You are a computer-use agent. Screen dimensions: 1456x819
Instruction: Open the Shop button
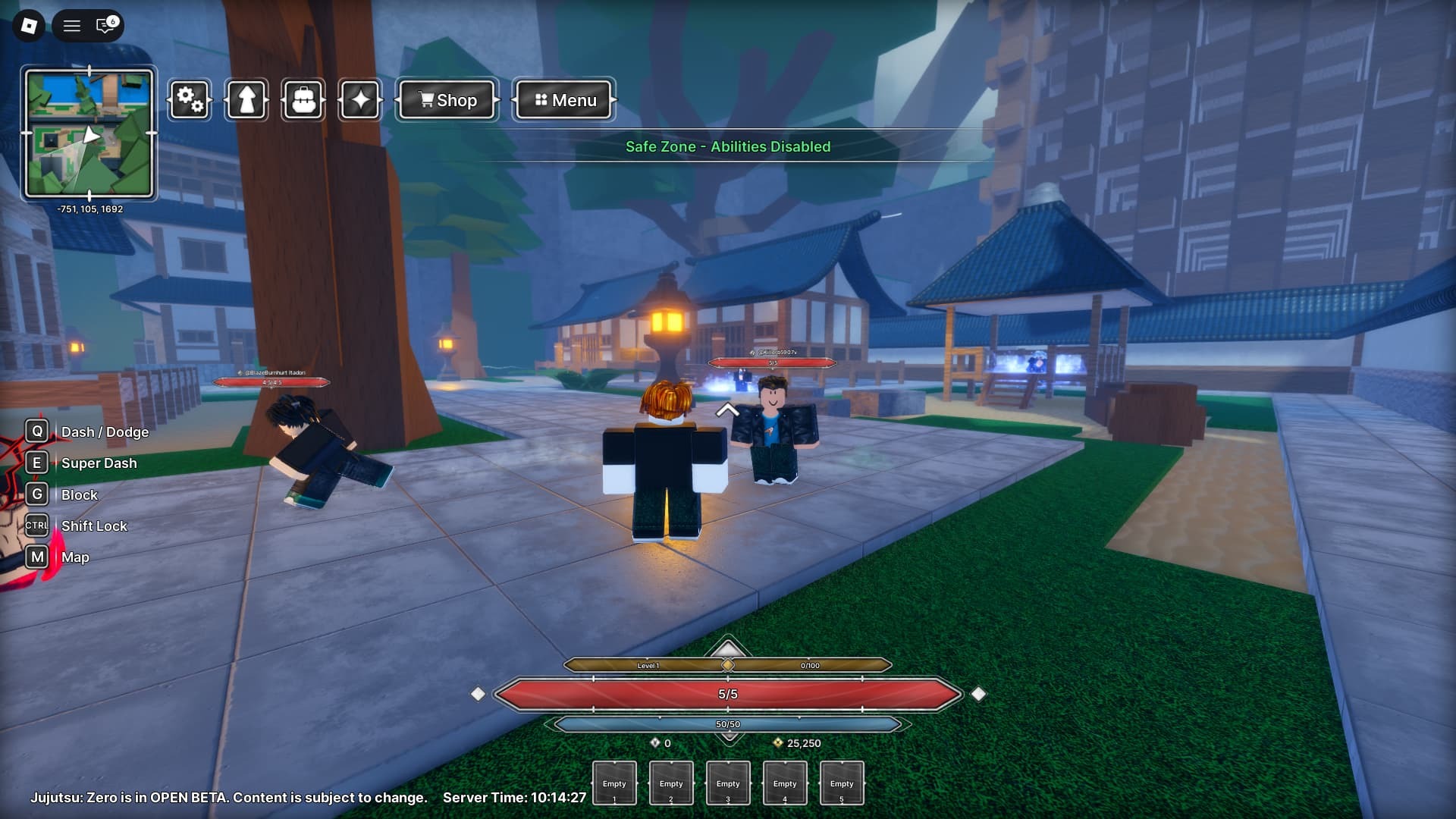click(447, 100)
